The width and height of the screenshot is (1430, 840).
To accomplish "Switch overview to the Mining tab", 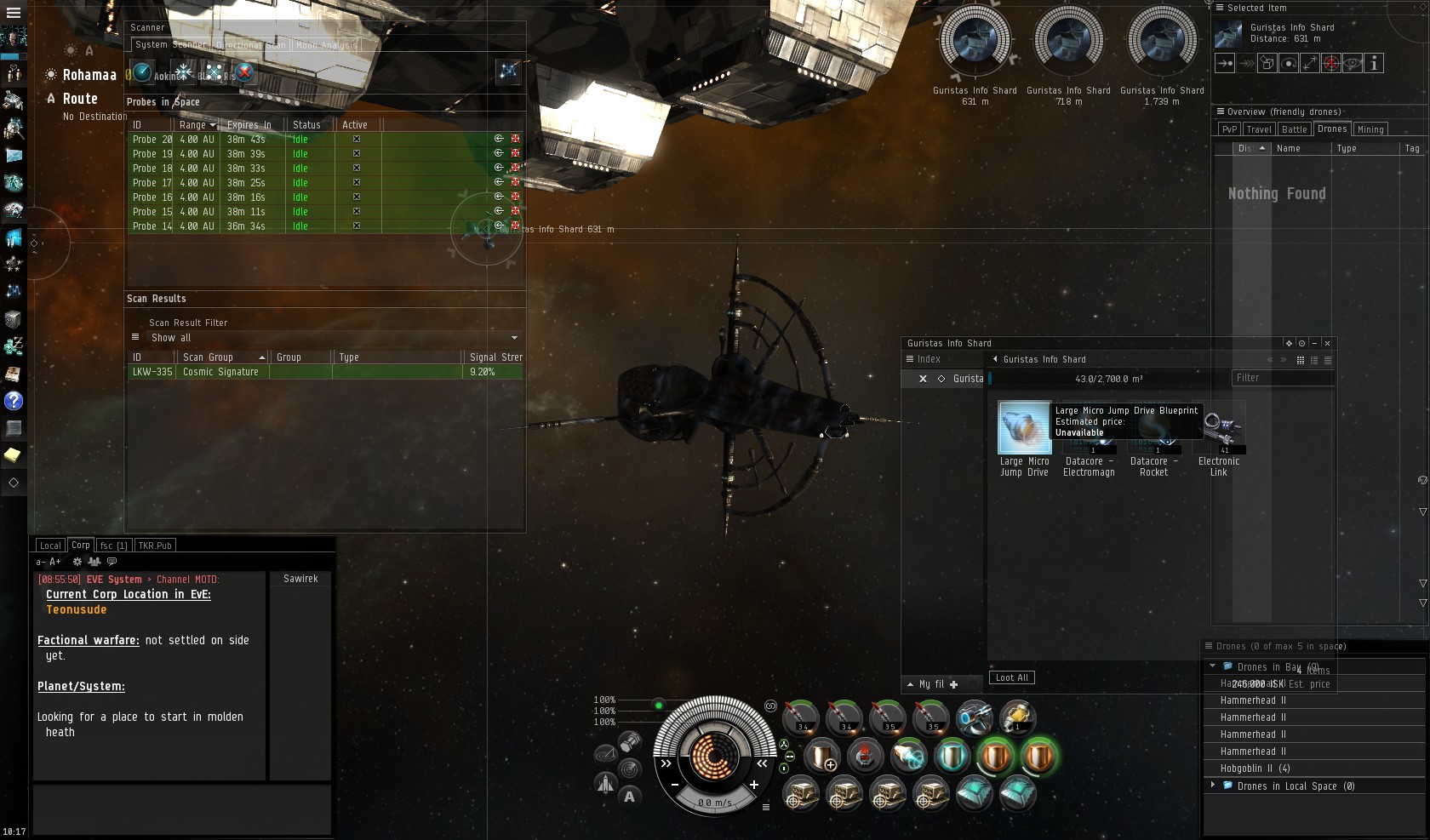I will pyautogui.click(x=1370, y=129).
